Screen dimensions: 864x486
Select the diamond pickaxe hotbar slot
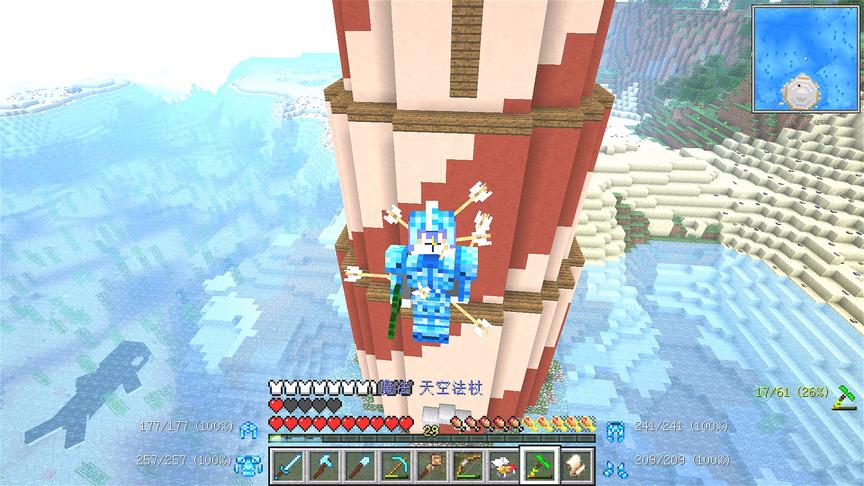[393, 465]
